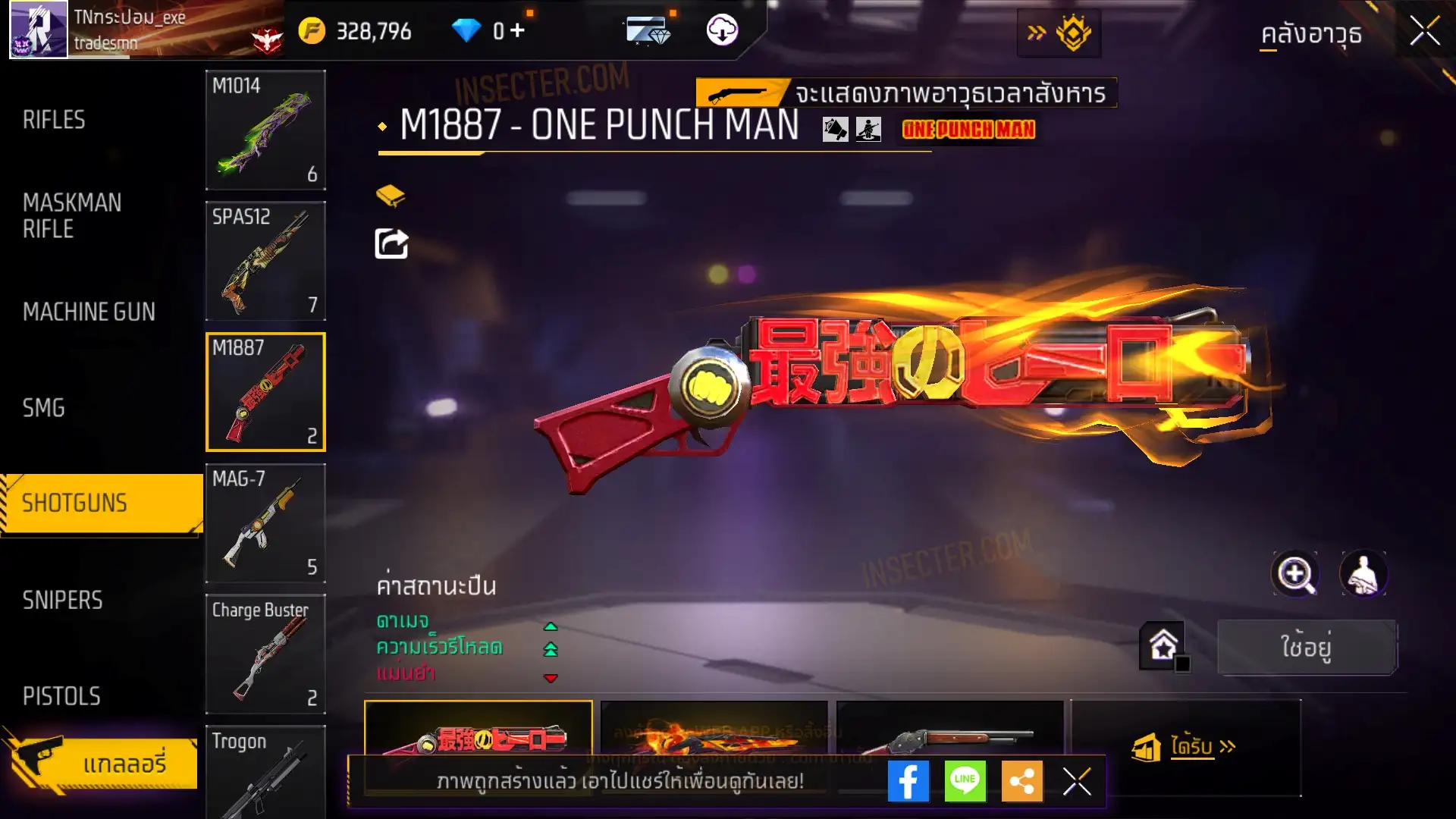The width and height of the screenshot is (1456, 819).
Task: Select the M1014 weapon tile
Action: point(265,130)
